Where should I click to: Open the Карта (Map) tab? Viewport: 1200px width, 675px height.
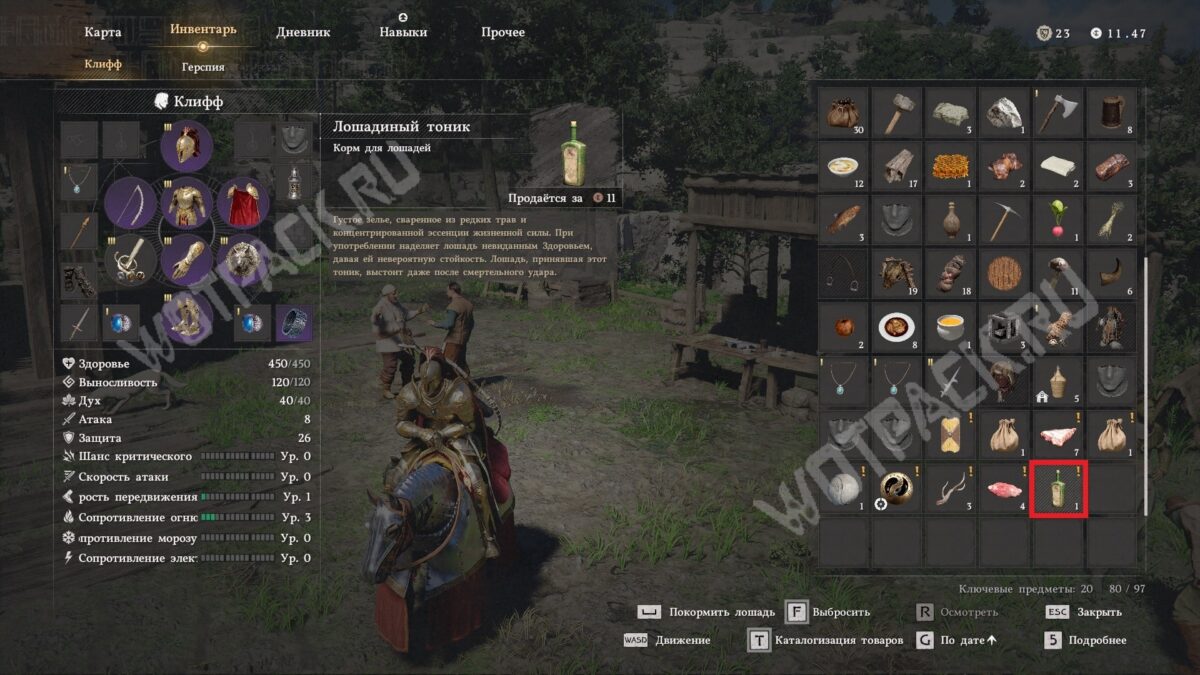point(103,32)
